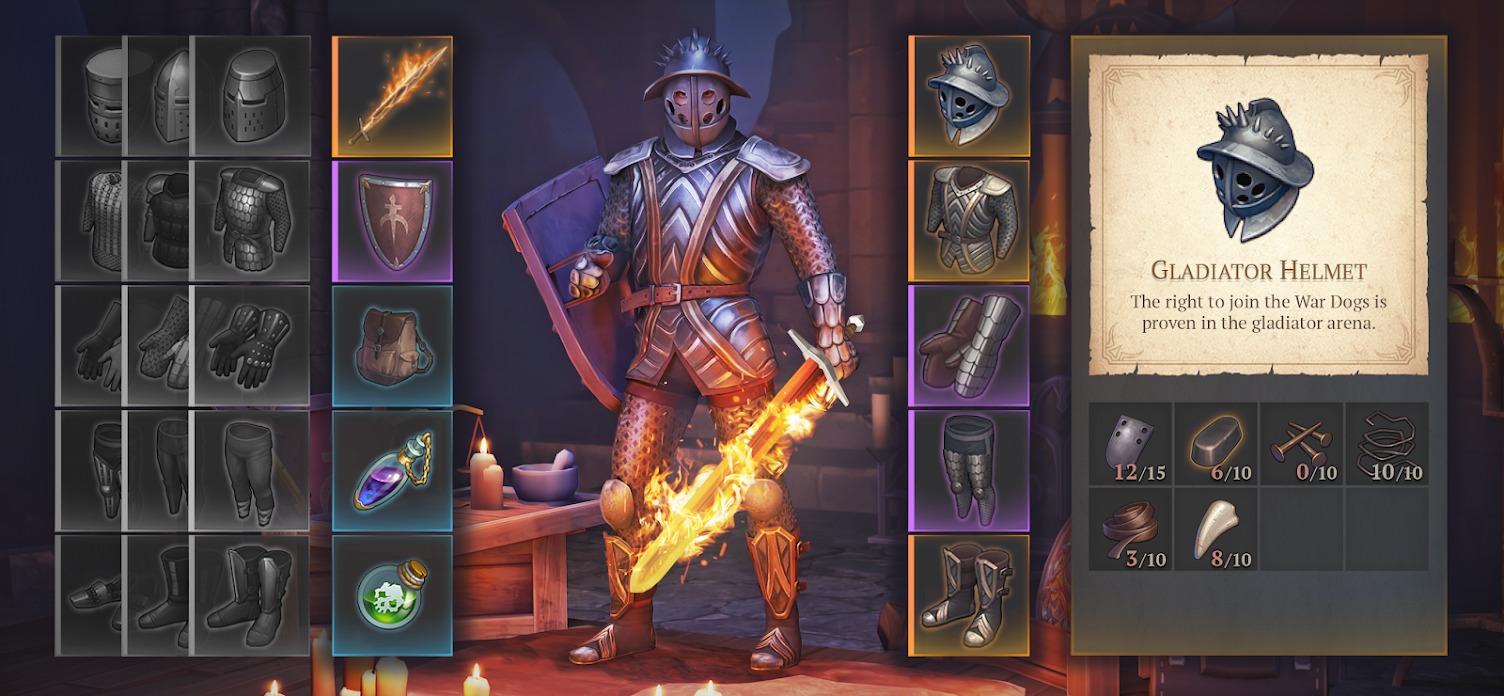
Task: Select the flaming sword weapon slot
Action: point(392,97)
